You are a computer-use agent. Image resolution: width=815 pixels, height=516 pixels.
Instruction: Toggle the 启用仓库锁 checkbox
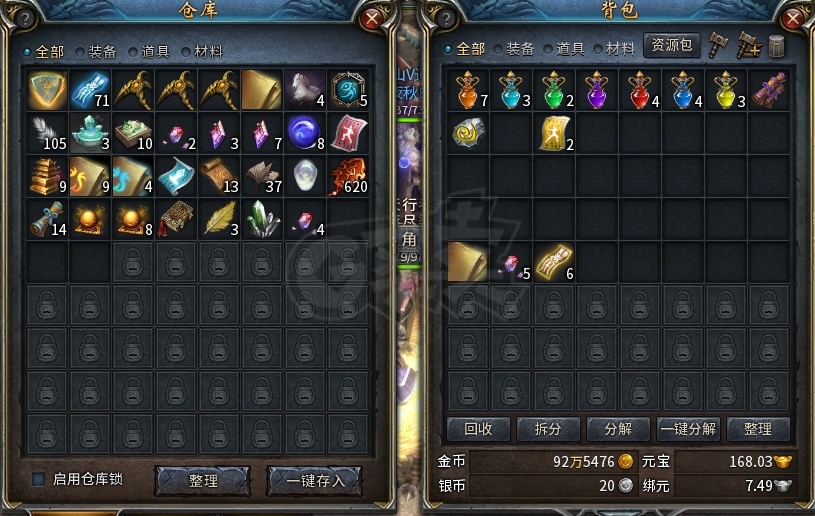click(x=39, y=480)
